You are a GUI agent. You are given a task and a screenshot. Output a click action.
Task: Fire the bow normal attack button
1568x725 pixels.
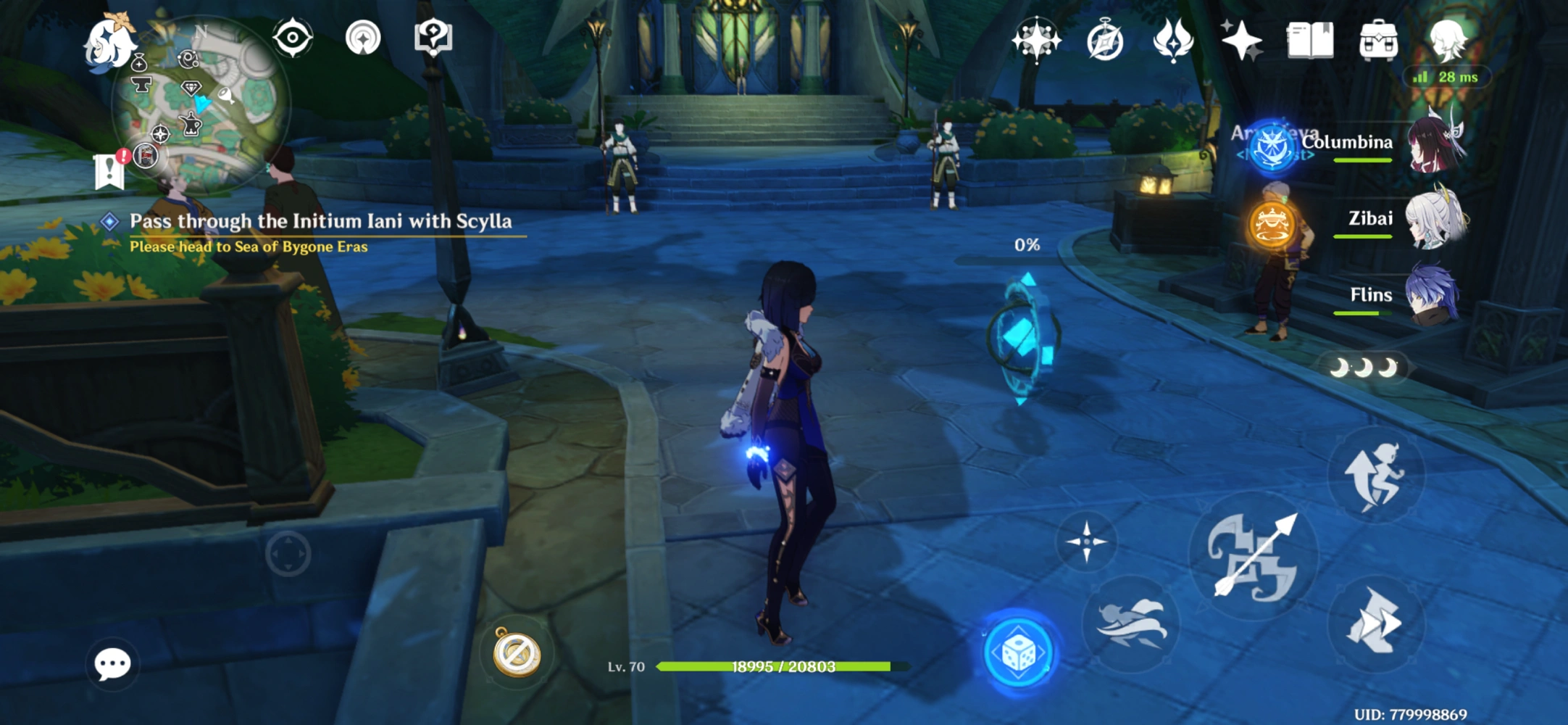pyautogui.click(x=1254, y=557)
